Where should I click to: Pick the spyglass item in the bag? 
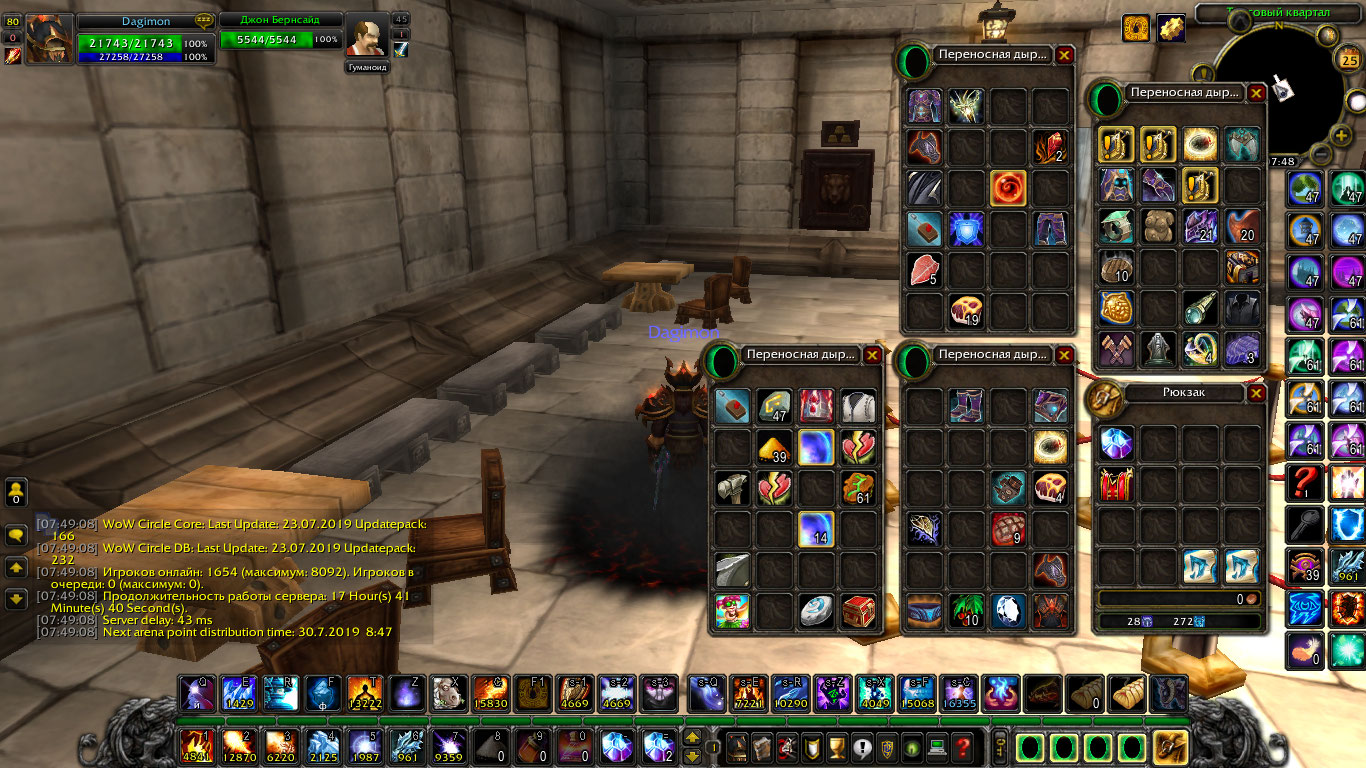point(1200,308)
